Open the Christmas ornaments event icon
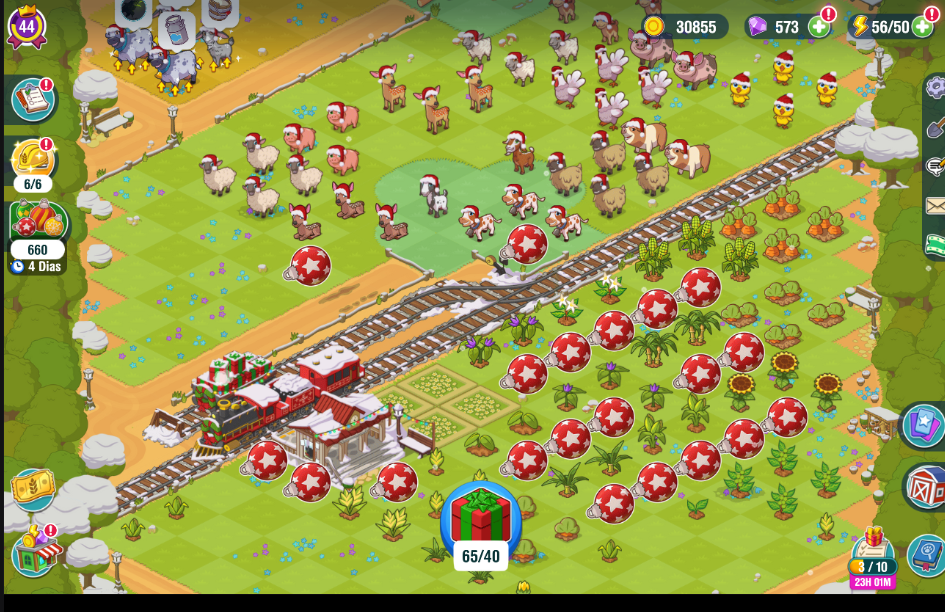This screenshot has width=945, height=612. pos(37,222)
